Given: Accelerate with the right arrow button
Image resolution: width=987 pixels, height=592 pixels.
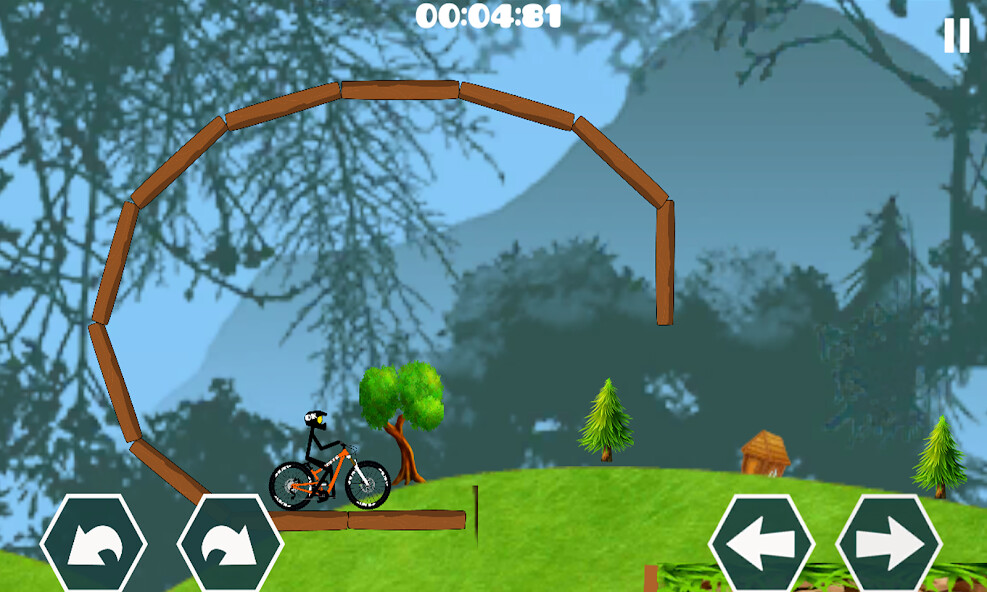Looking at the screenshot, I should [x=889, y=545].
